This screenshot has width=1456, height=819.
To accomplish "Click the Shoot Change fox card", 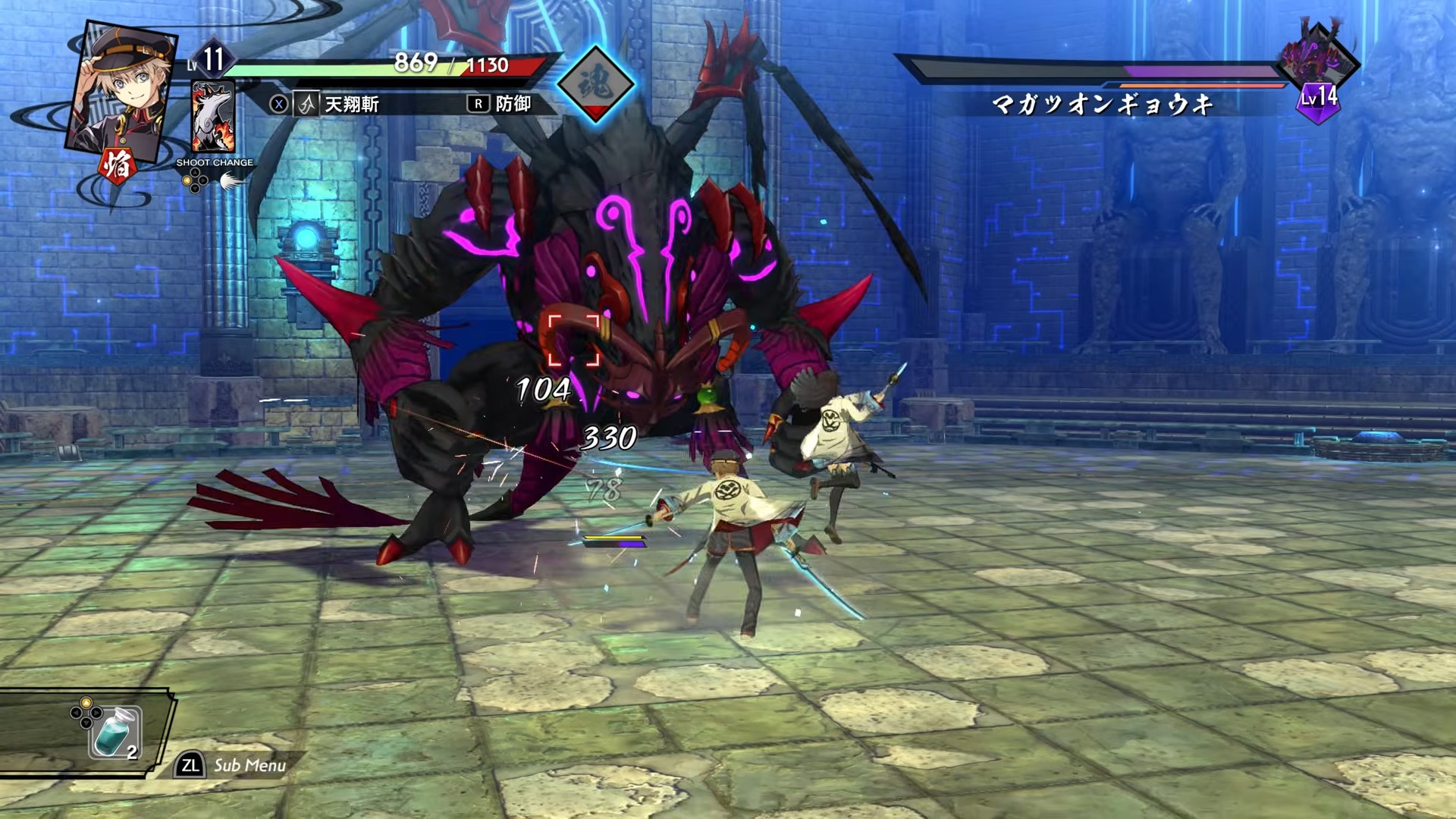I will (213, 118).
